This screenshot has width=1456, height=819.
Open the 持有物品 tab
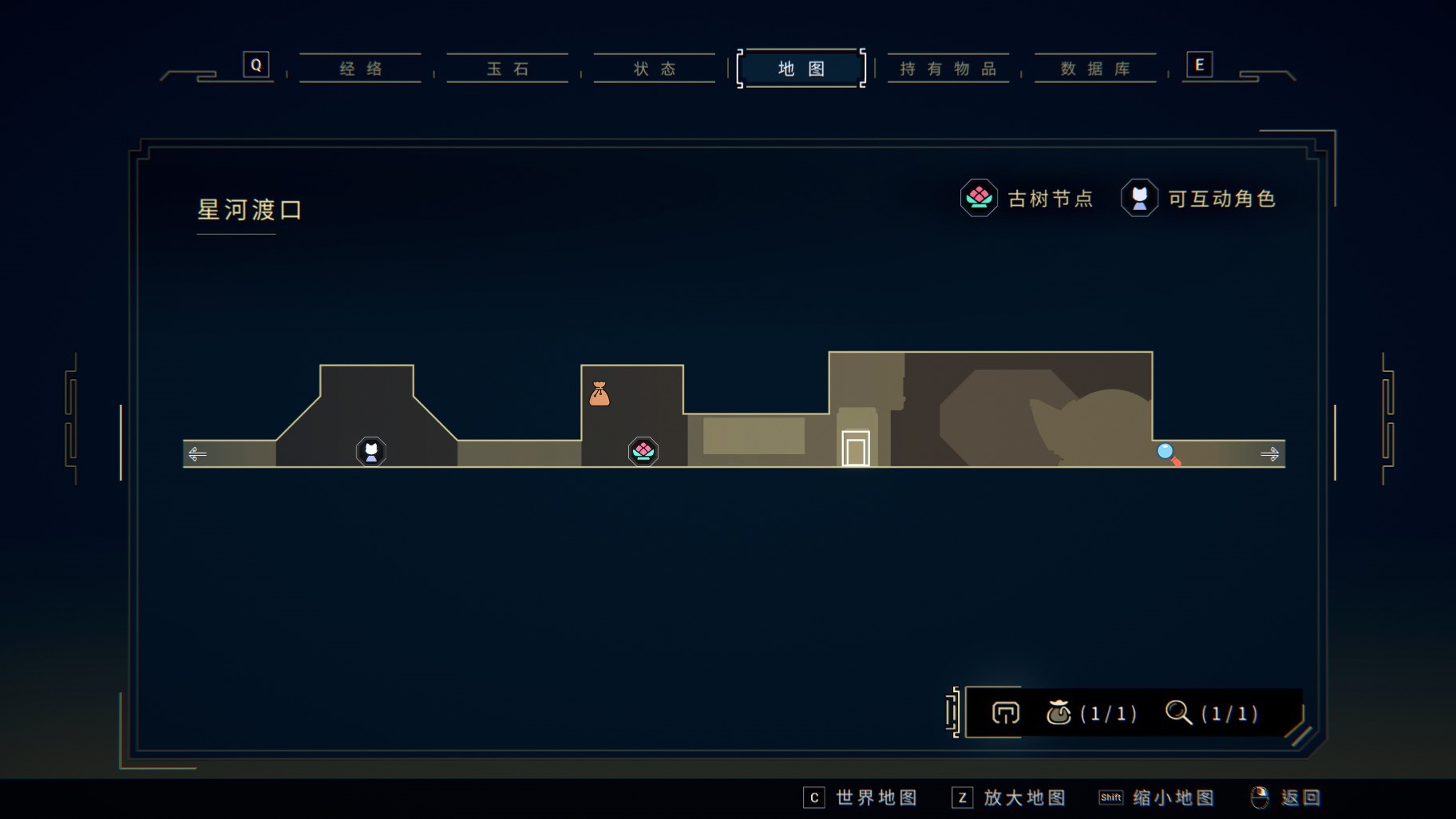coord(948,69)
